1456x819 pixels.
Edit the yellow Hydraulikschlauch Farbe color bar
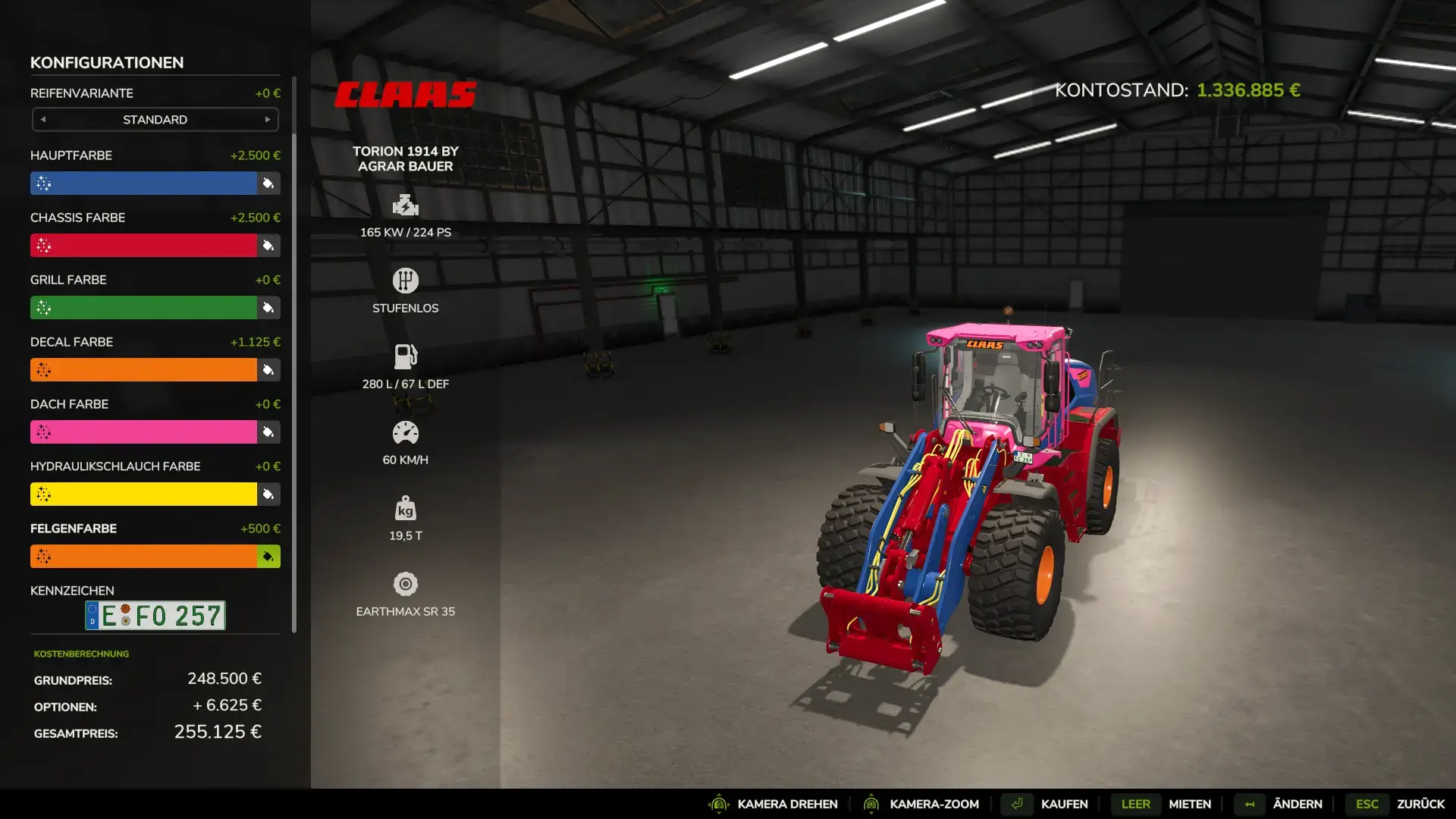coord(144,494)
